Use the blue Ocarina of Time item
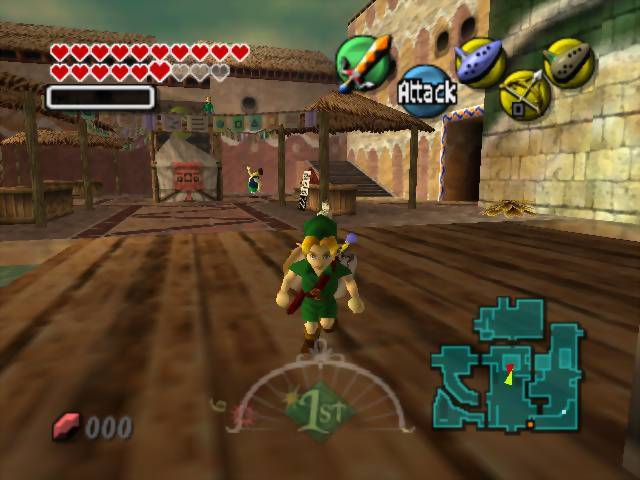Screen dimensions: 640x480 pos(478,61)
